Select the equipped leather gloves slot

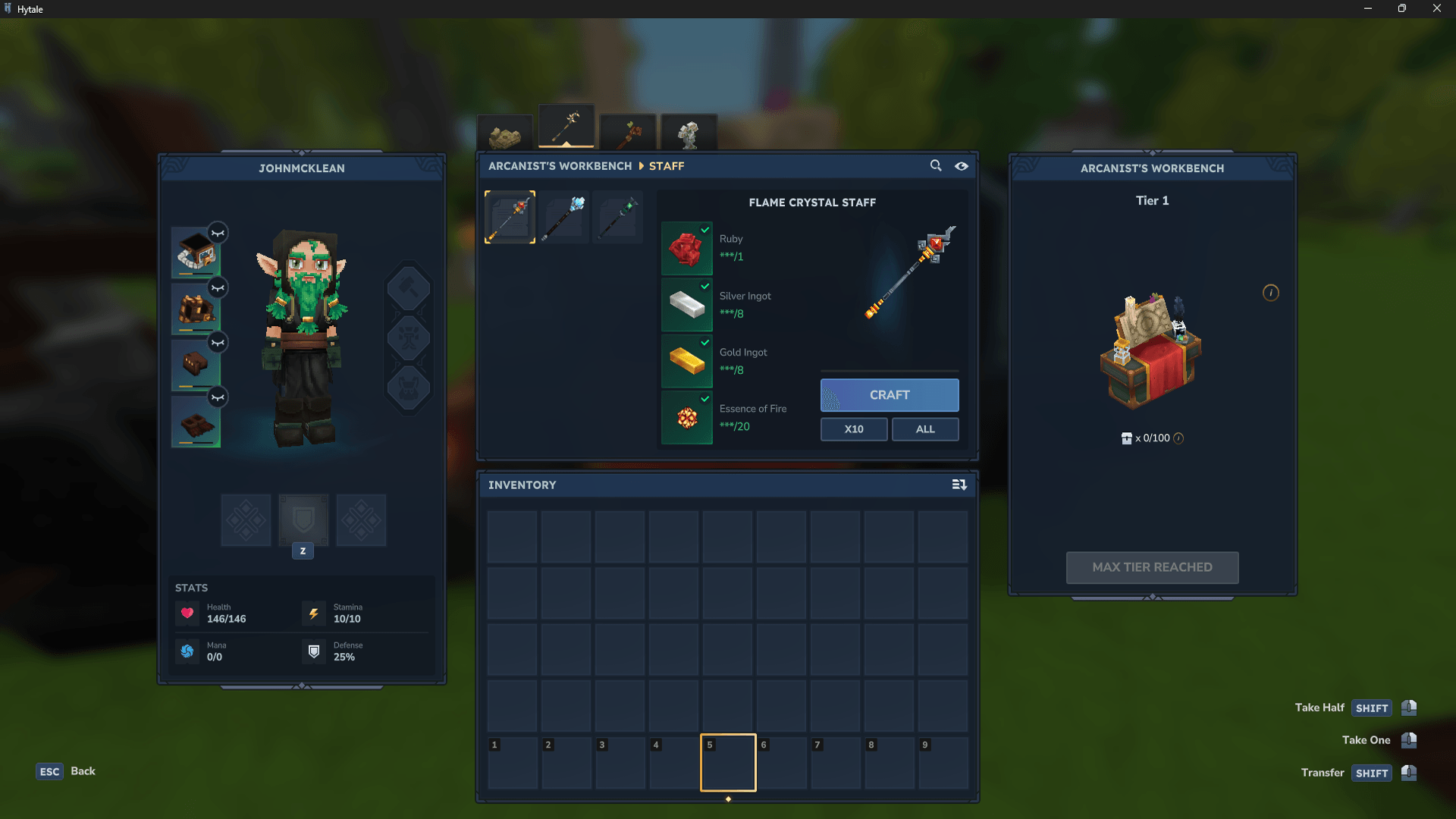point(196,365)
